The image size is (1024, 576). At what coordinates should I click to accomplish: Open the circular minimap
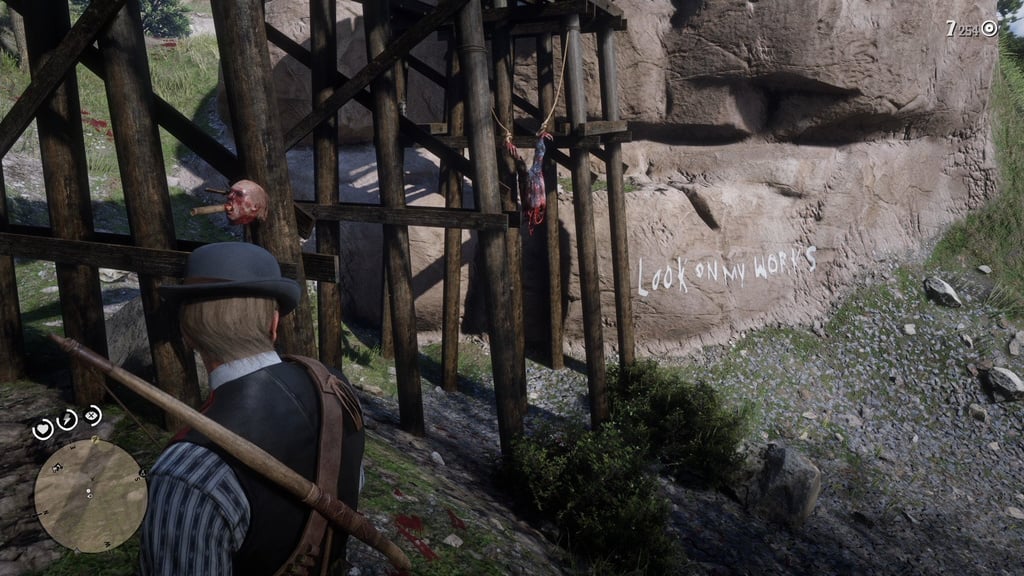pos(90,495)
